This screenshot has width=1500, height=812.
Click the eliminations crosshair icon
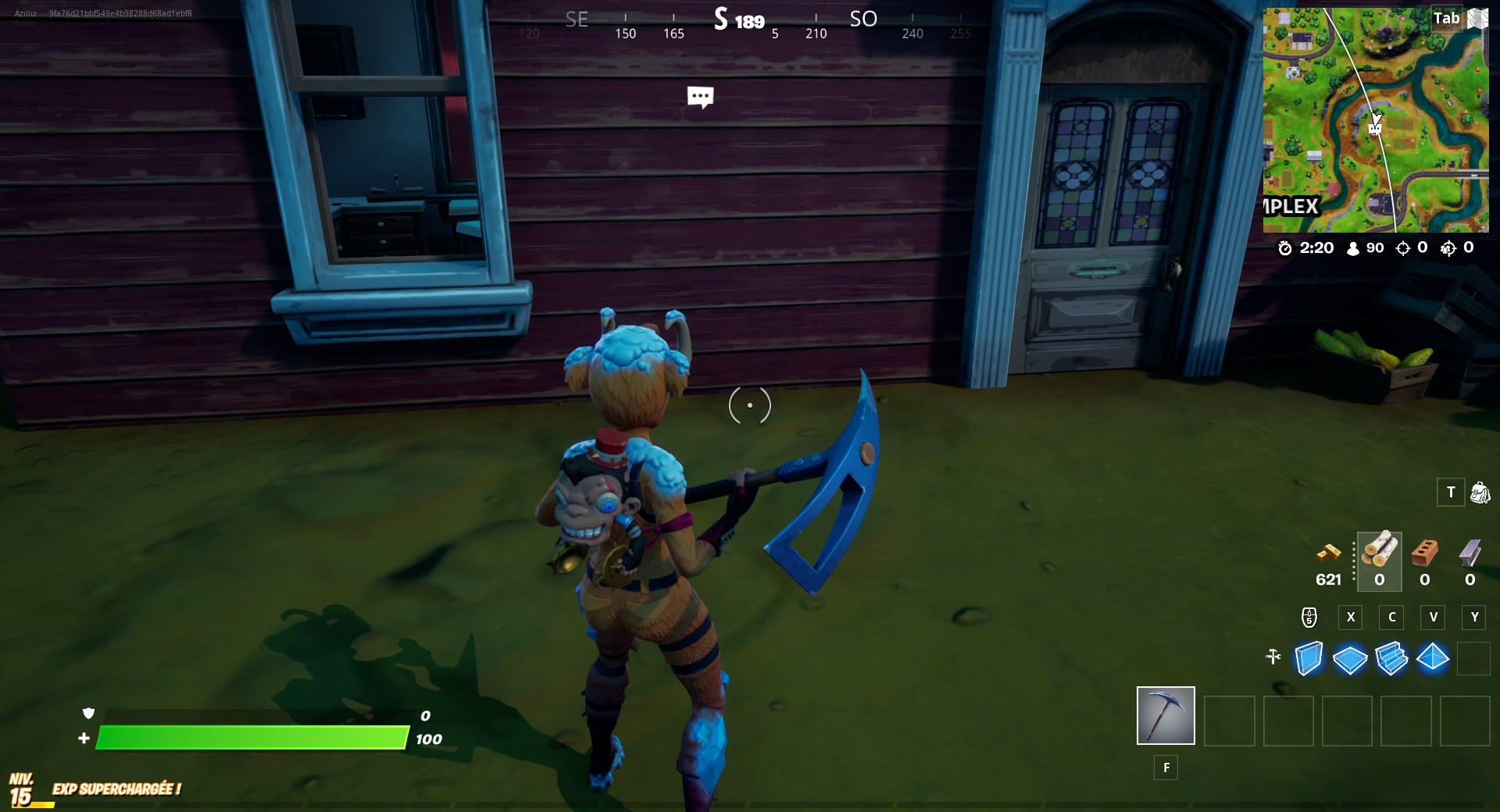point(1404,249)
